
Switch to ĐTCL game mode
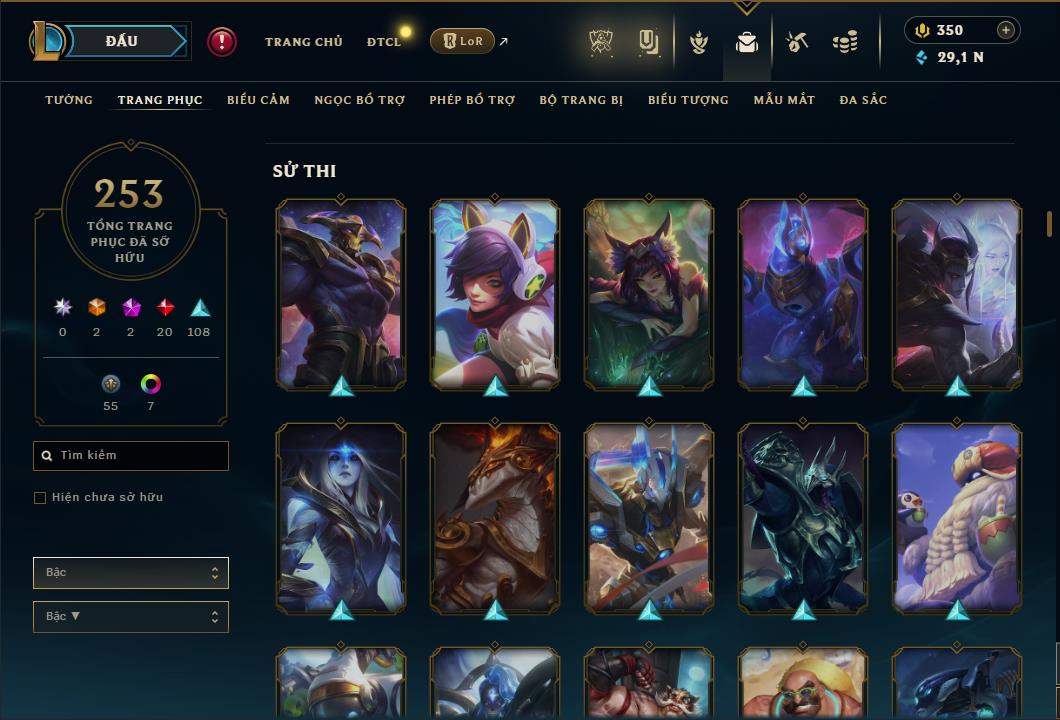pyautogui.click(x=384, y=42)
